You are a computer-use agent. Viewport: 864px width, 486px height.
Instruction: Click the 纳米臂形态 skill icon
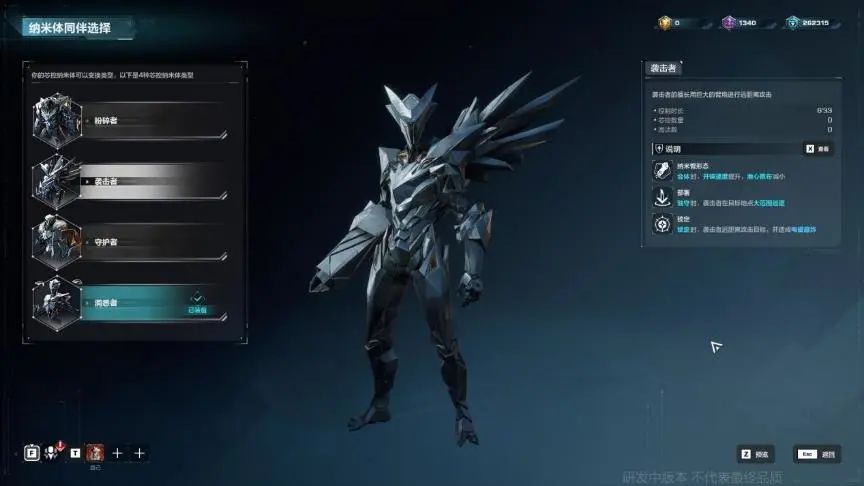pyautogui.click(x=660, y=172)
